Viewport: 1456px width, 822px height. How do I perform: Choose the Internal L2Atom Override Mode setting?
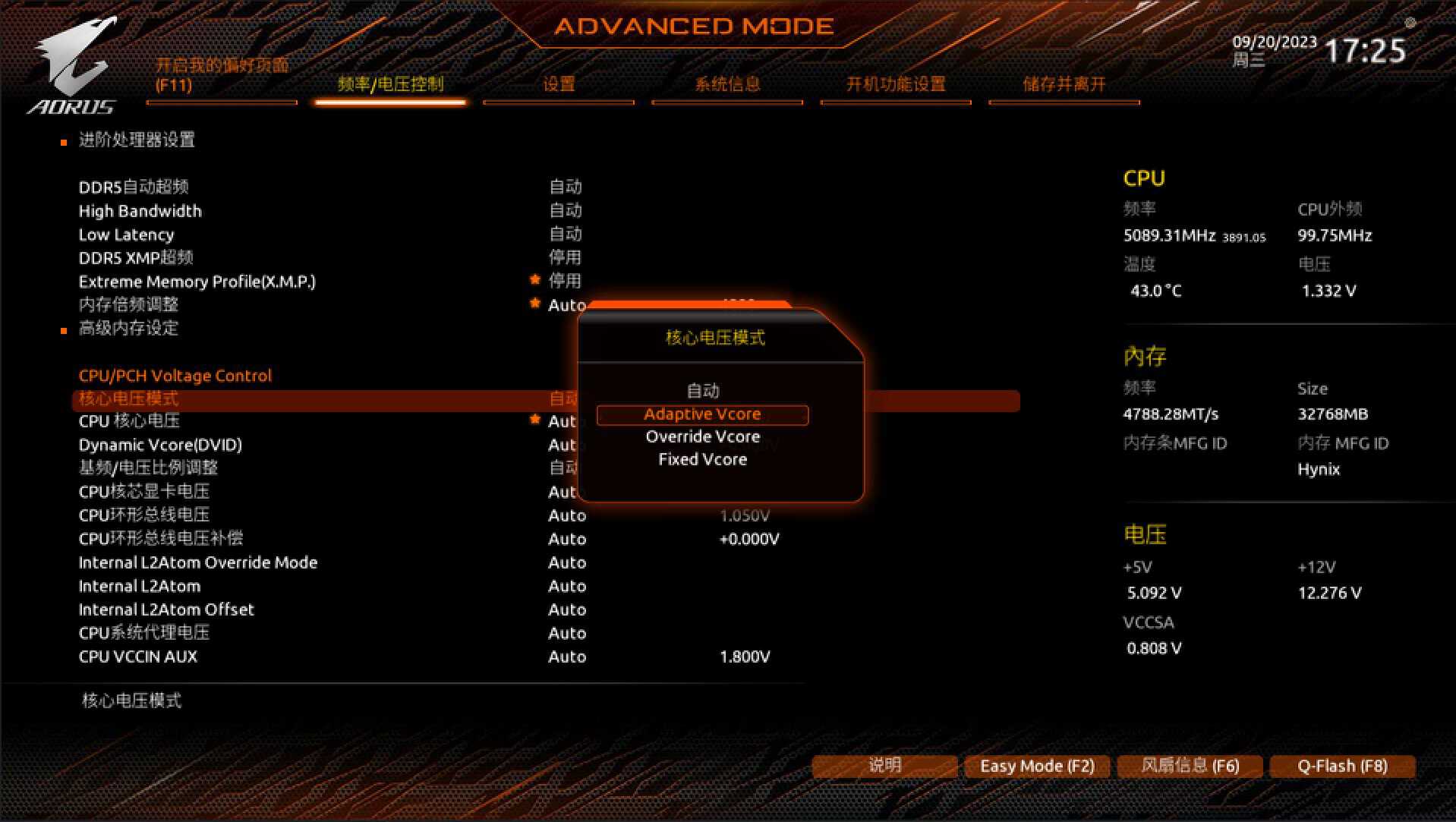point(197,562)
